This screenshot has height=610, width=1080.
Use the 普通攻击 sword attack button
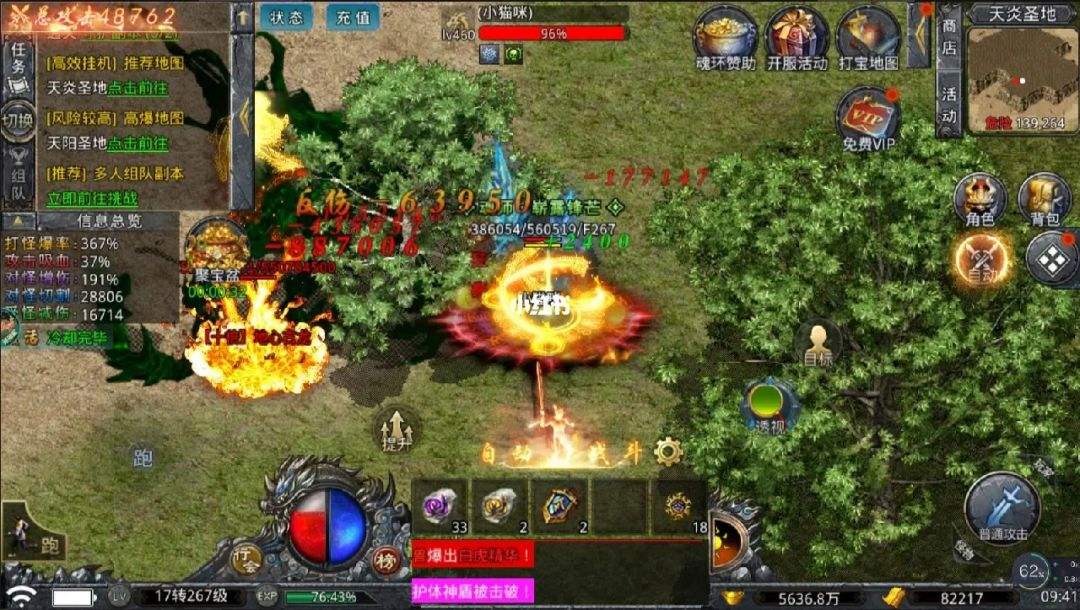click(x=1002, y=508)
